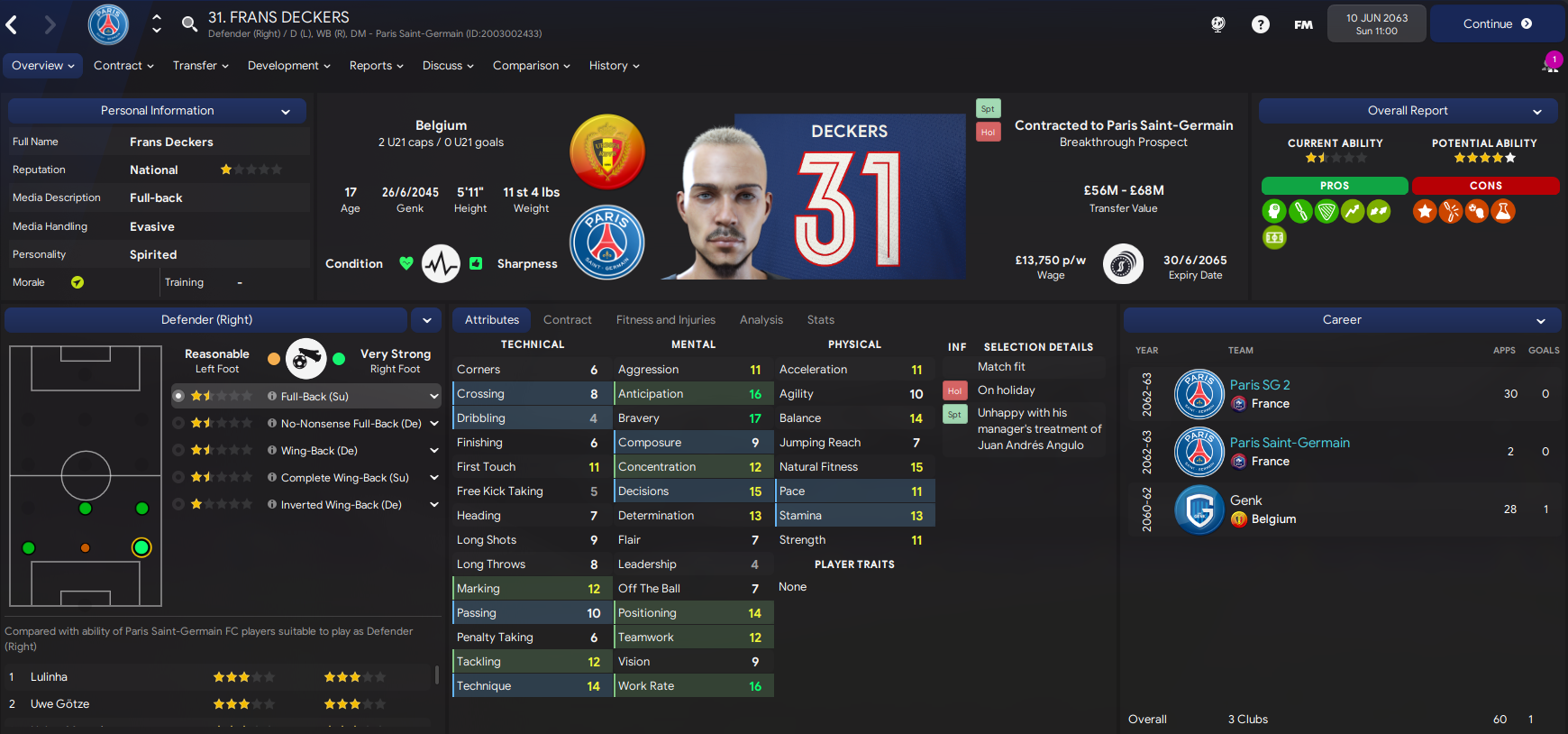Click the Continue button
This screenshot has height=734, width=1568.
1497,24
